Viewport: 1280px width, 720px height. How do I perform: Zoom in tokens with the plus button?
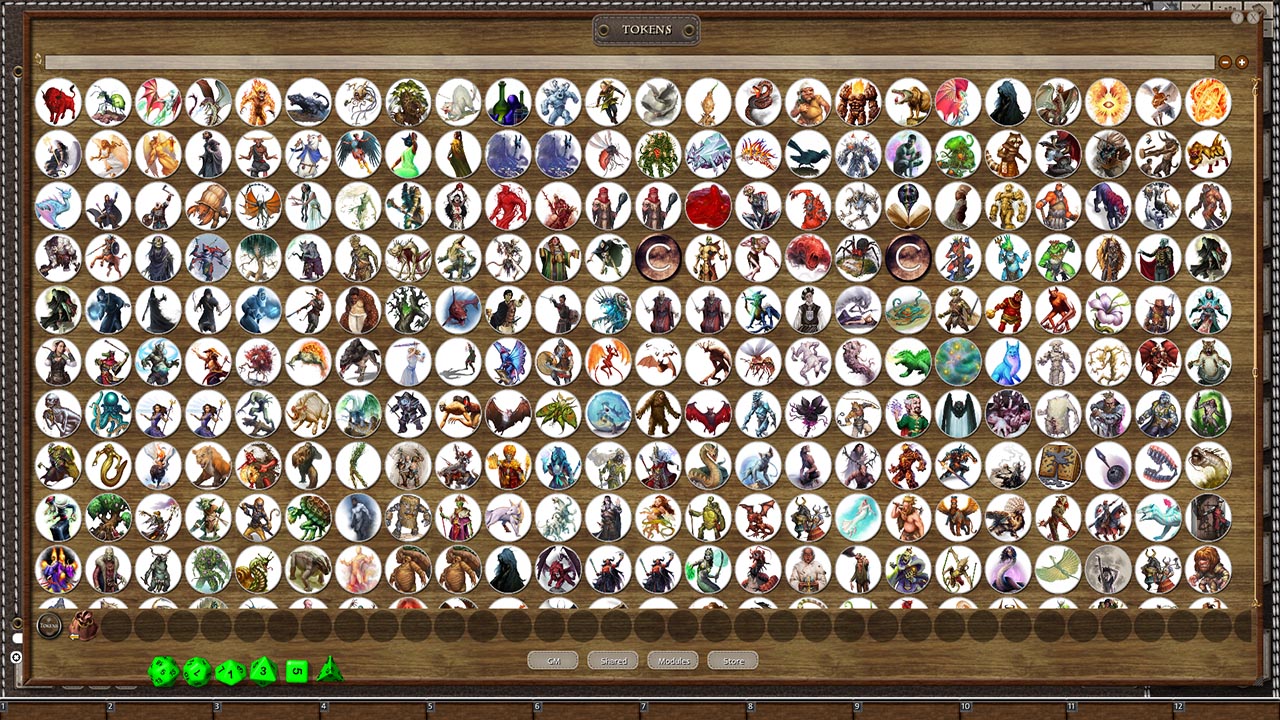1241,62
